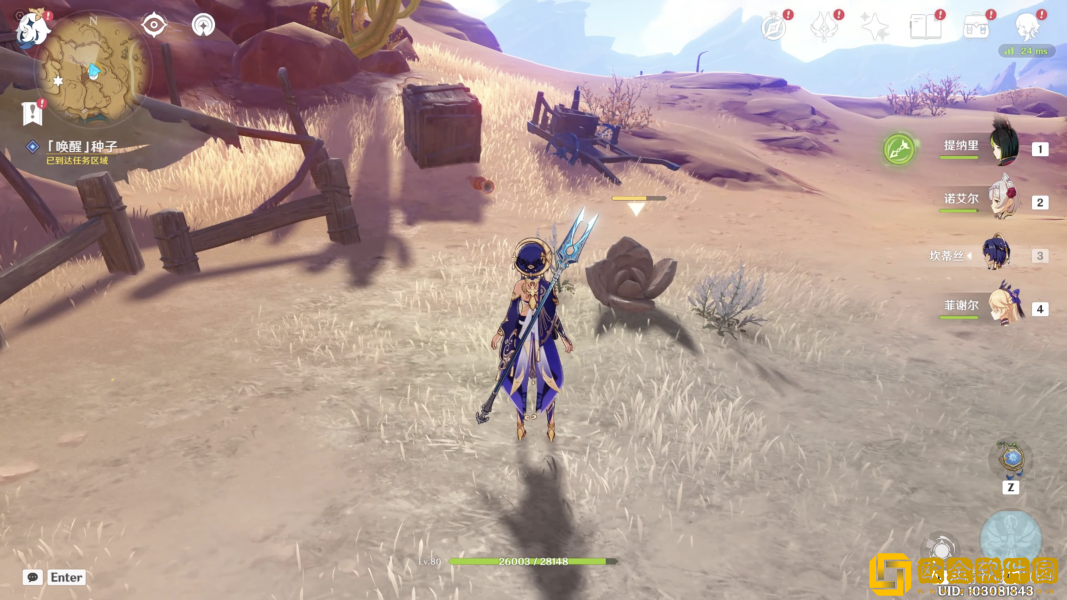Open the chat speech bubble

tap(33, 577)
